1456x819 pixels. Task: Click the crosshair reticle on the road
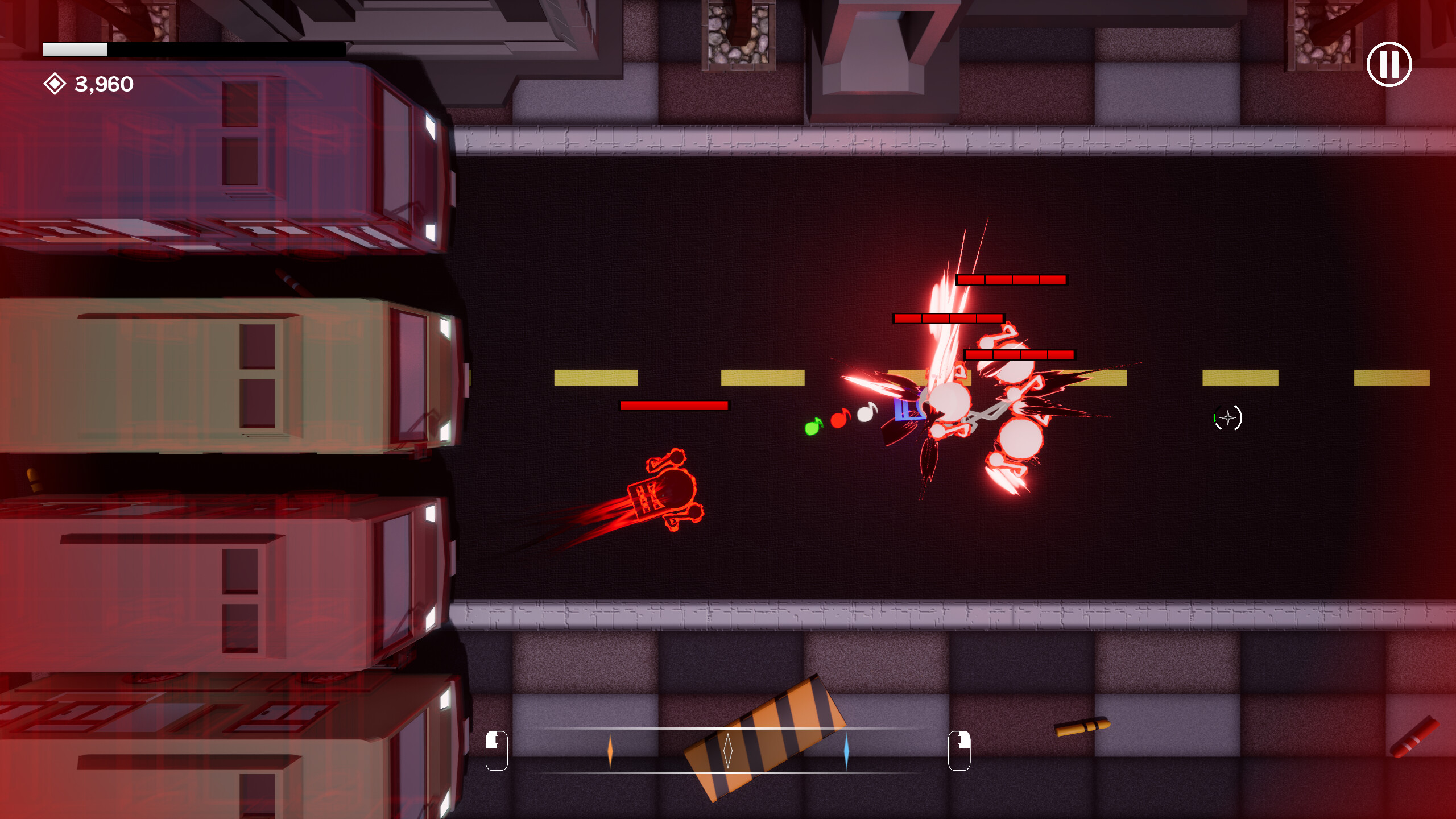pyautogui.click(x=1227, y=418)
